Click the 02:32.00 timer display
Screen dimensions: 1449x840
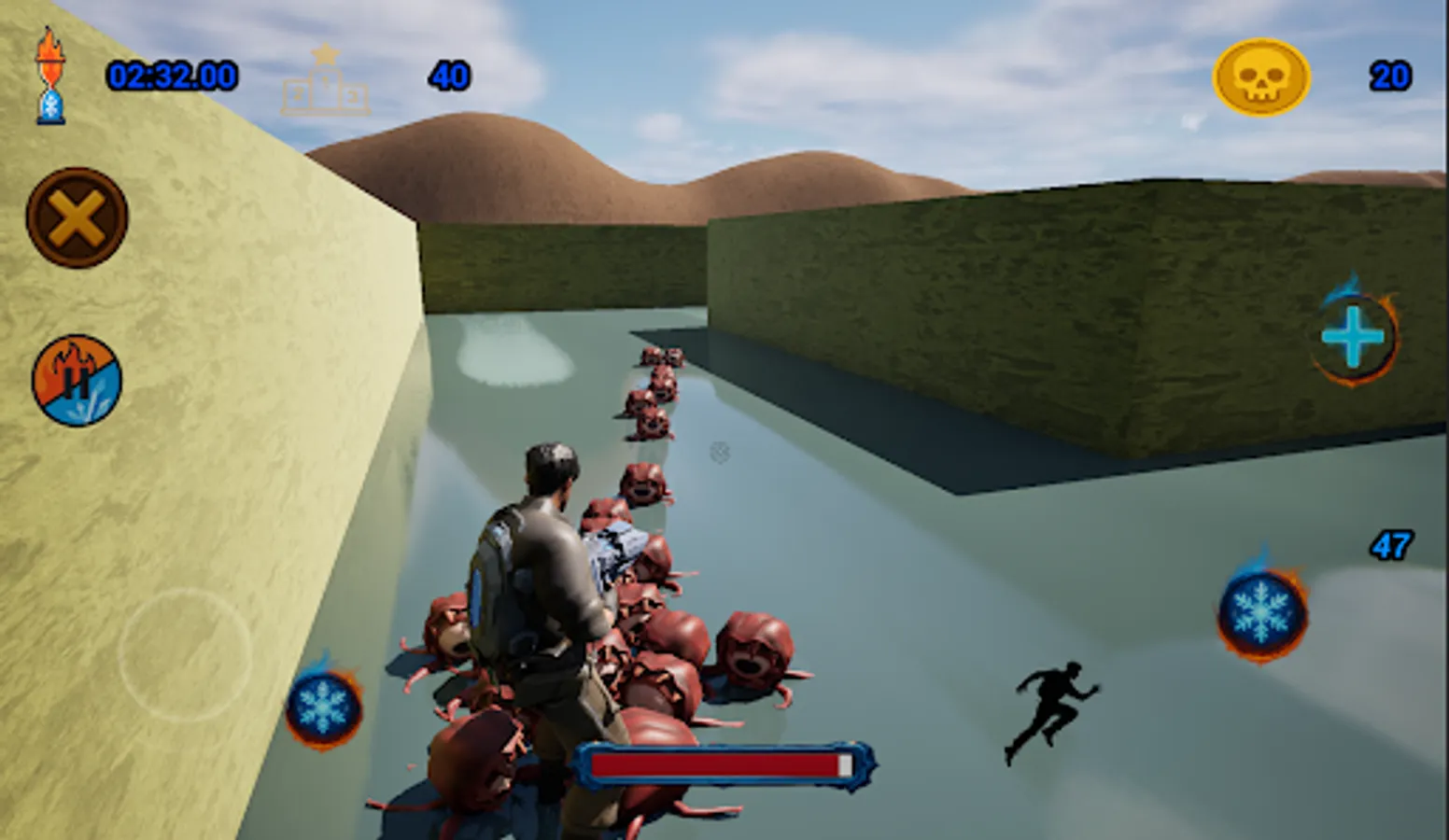point(172,77)
